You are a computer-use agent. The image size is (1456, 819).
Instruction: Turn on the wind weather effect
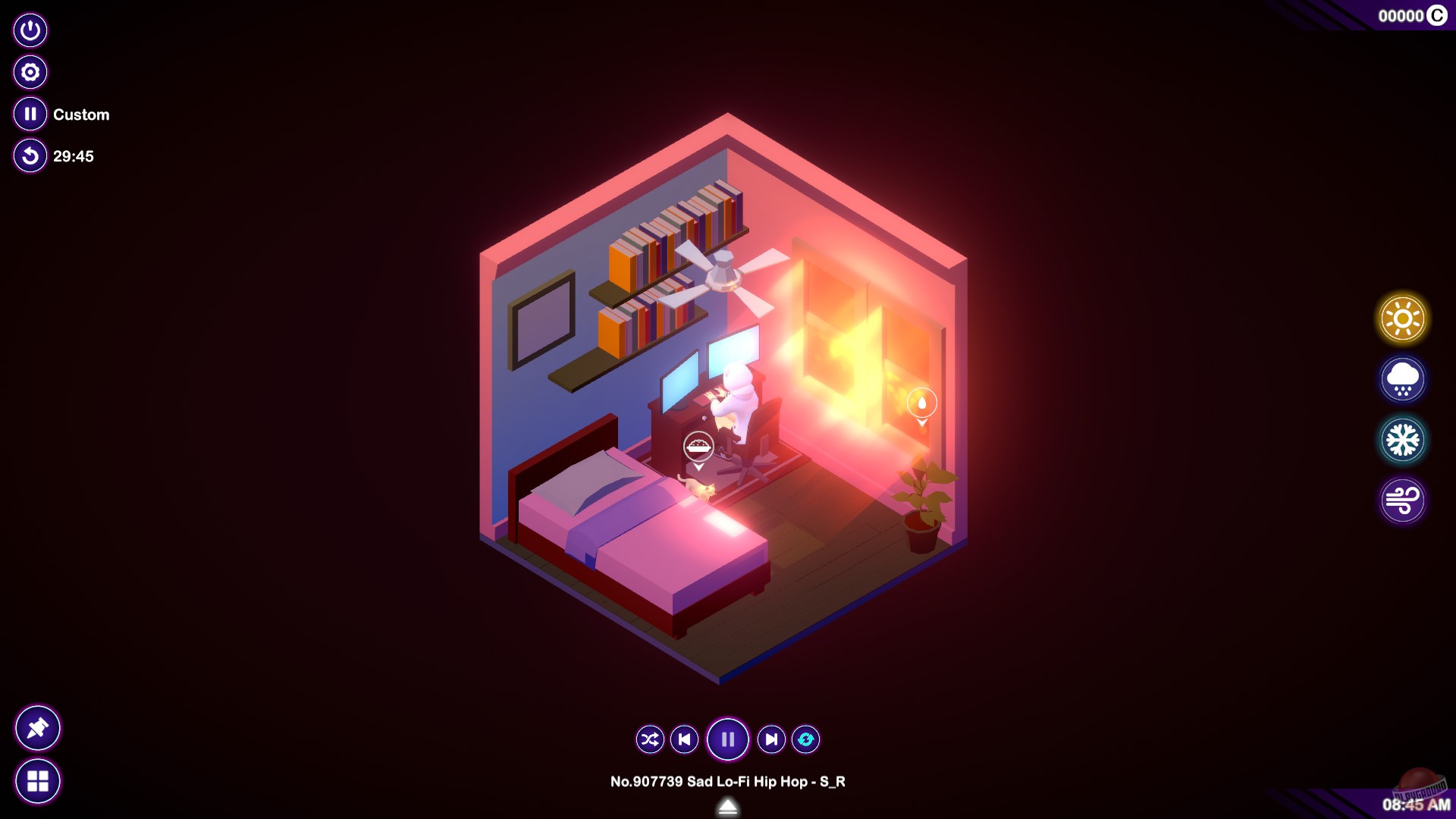pos(1402,500)
